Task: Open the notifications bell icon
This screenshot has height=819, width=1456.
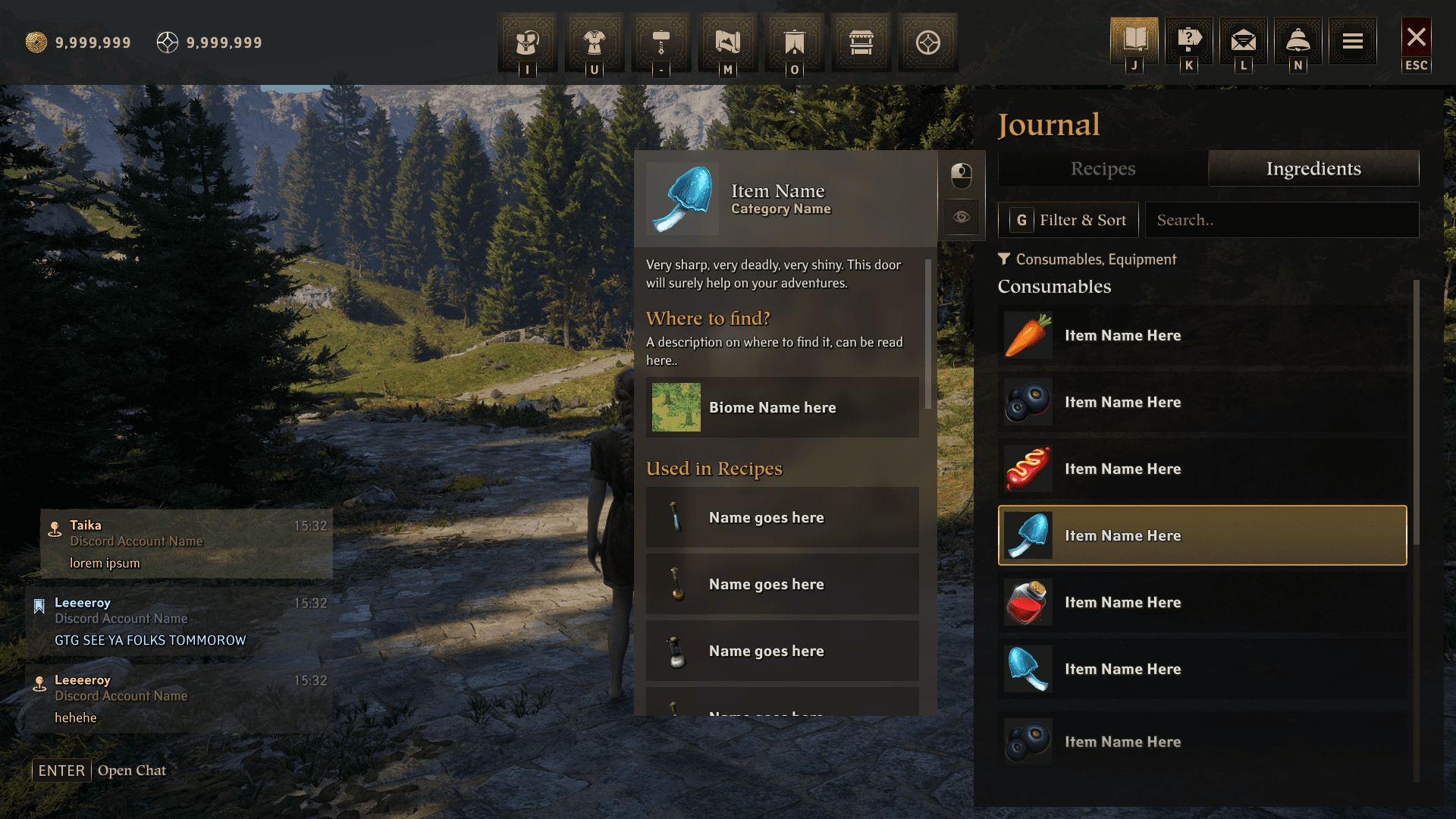Action: click(x=1298, y=40)
